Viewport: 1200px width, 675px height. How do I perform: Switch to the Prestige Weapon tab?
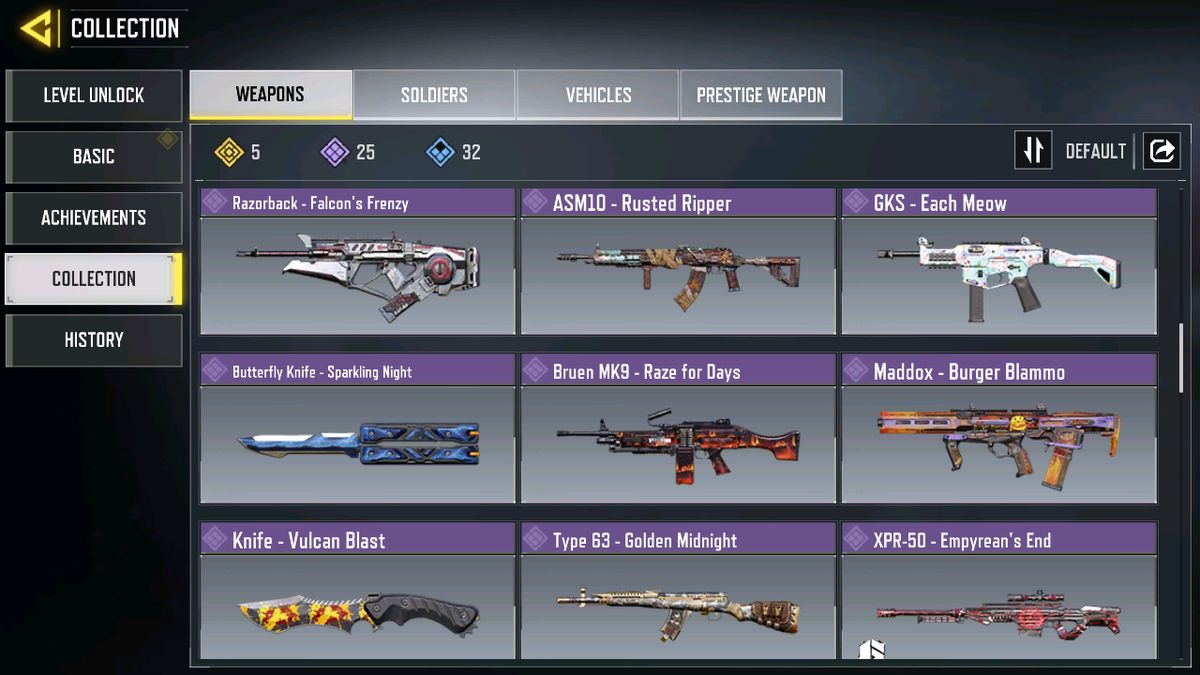(x=761, y=95)
